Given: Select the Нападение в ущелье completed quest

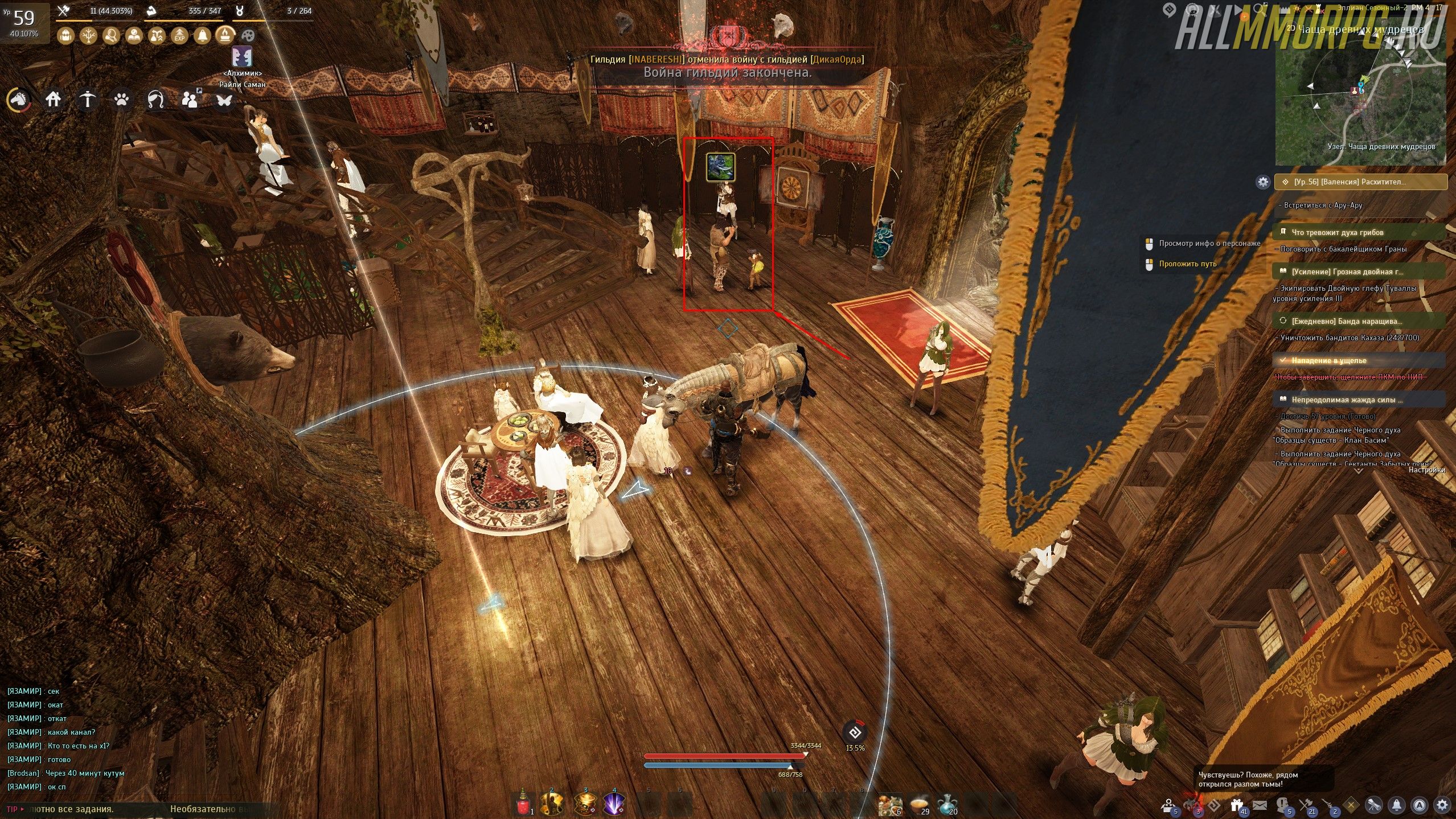Looking at the screenshot, I should click(1329, 361).
